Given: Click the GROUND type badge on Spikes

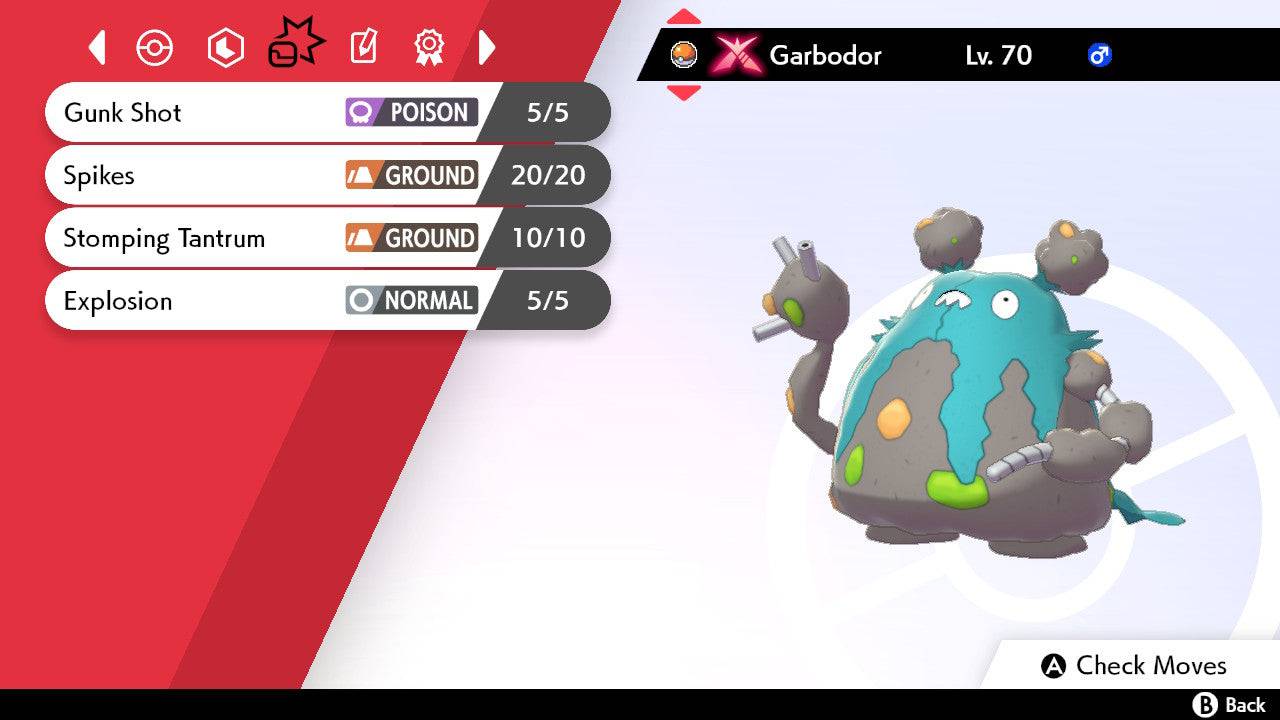Looking at the screenshot, I should [x=412, y=175].
